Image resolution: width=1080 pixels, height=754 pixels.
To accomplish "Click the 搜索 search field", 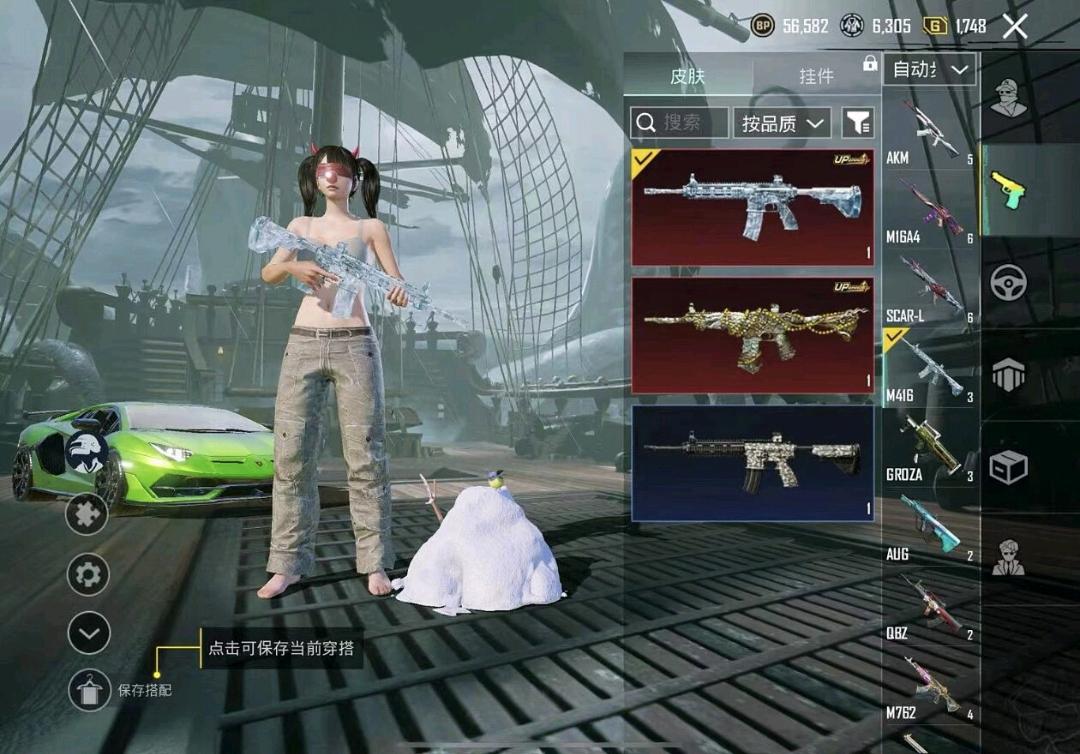I will pos(680,122).
